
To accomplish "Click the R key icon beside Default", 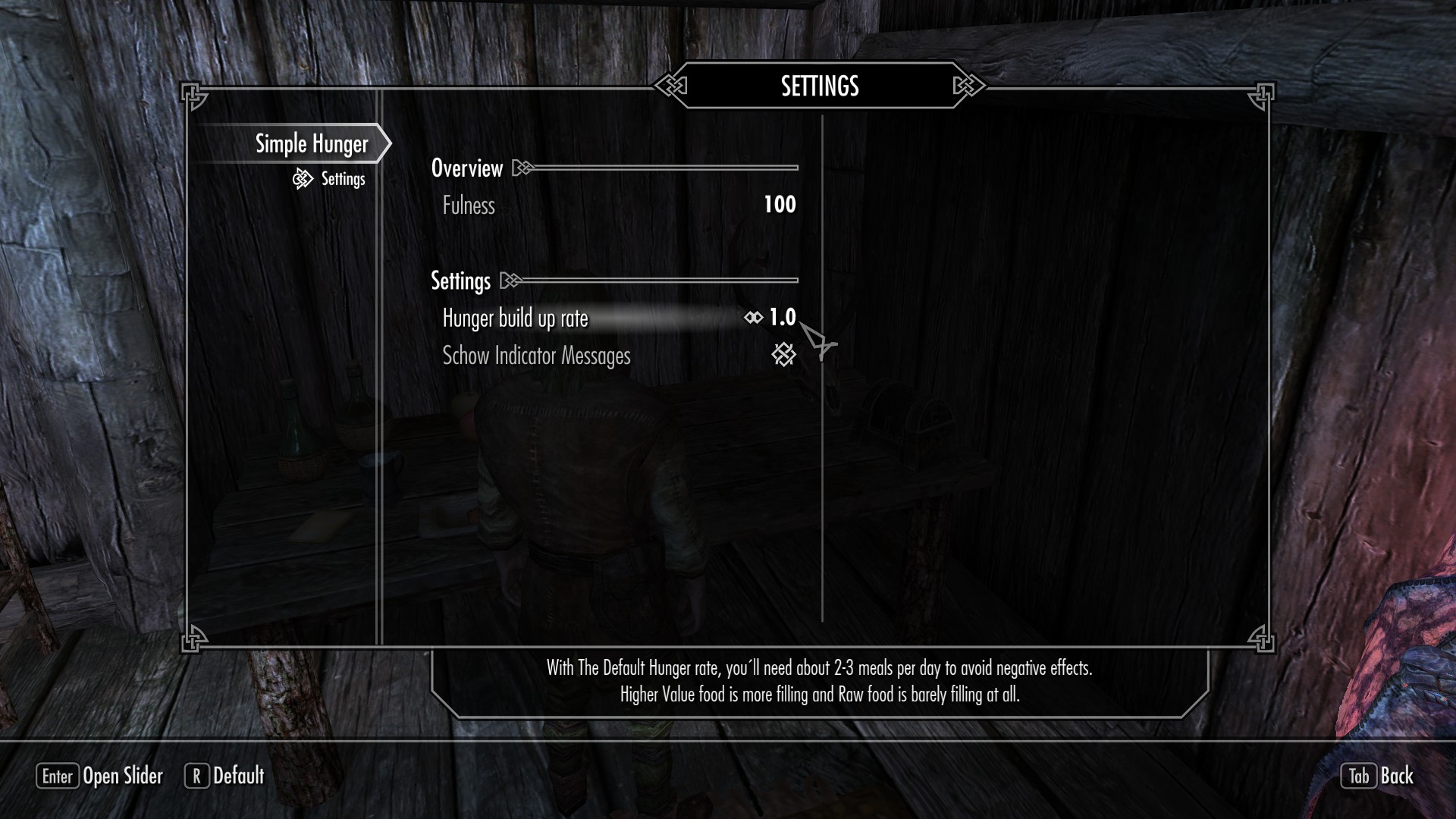I will pos(197,777).
